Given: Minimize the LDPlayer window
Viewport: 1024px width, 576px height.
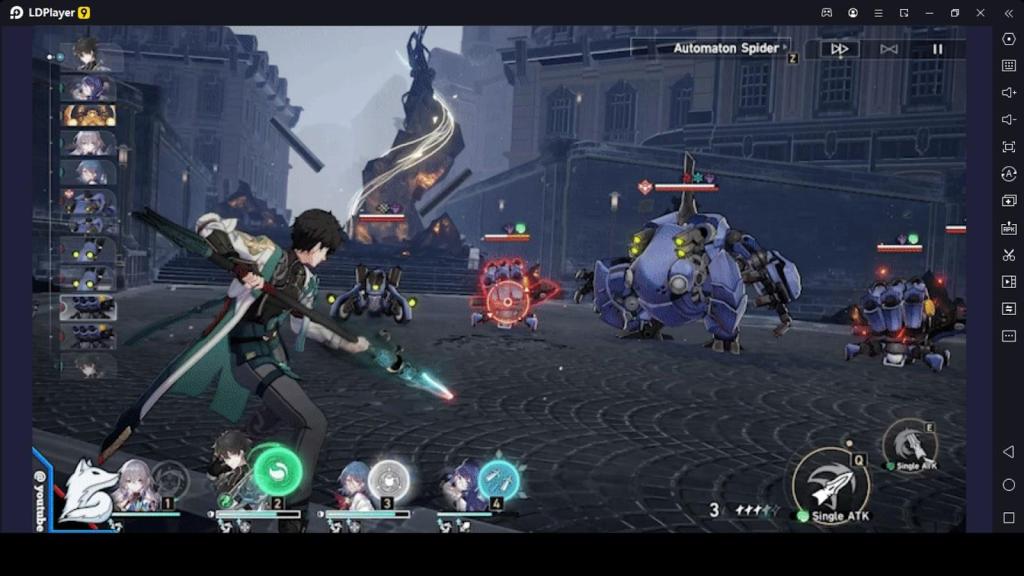Looking at the screenshot, I should [929, 13].
